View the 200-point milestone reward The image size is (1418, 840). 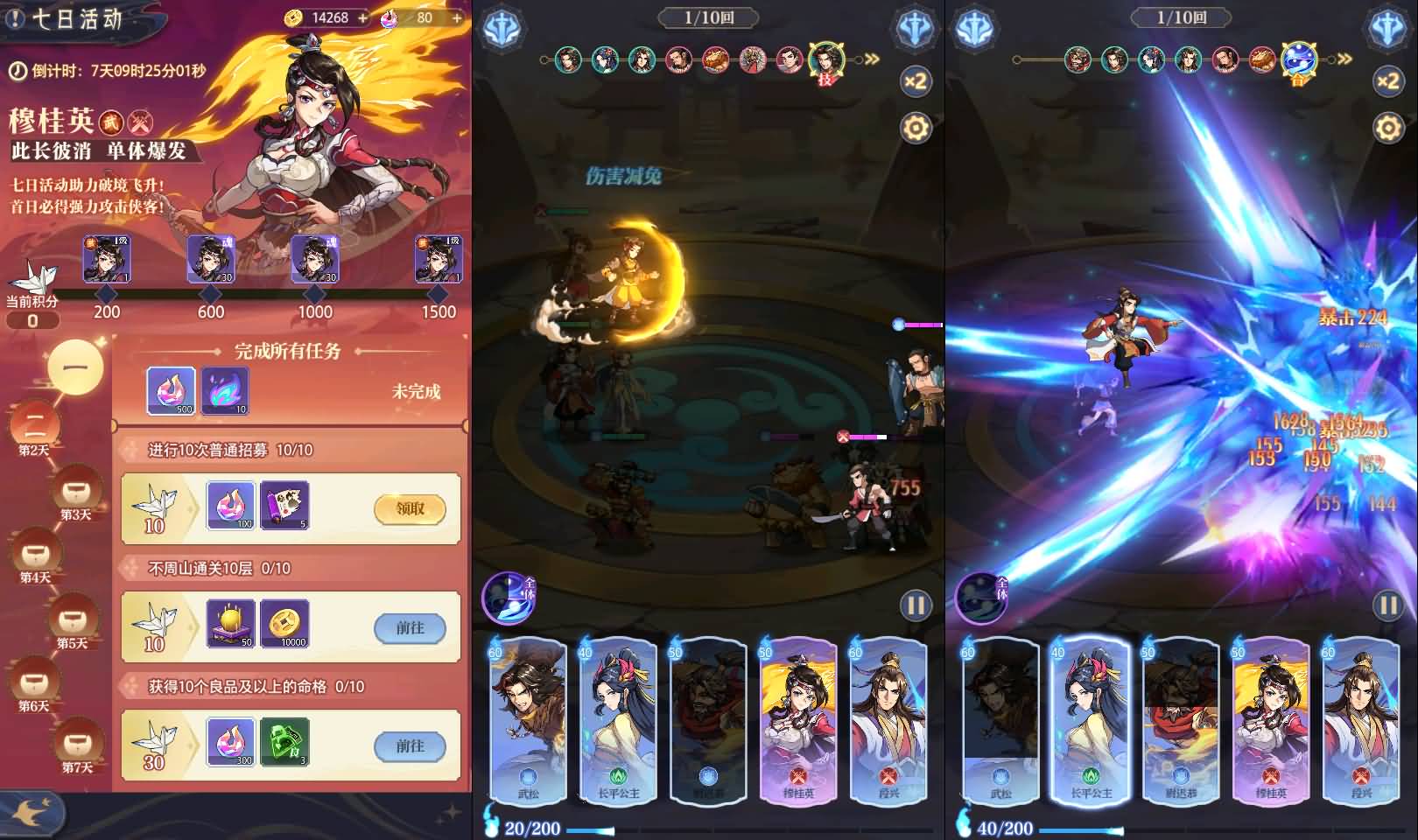pyautogui.click(x=107, y=259)
